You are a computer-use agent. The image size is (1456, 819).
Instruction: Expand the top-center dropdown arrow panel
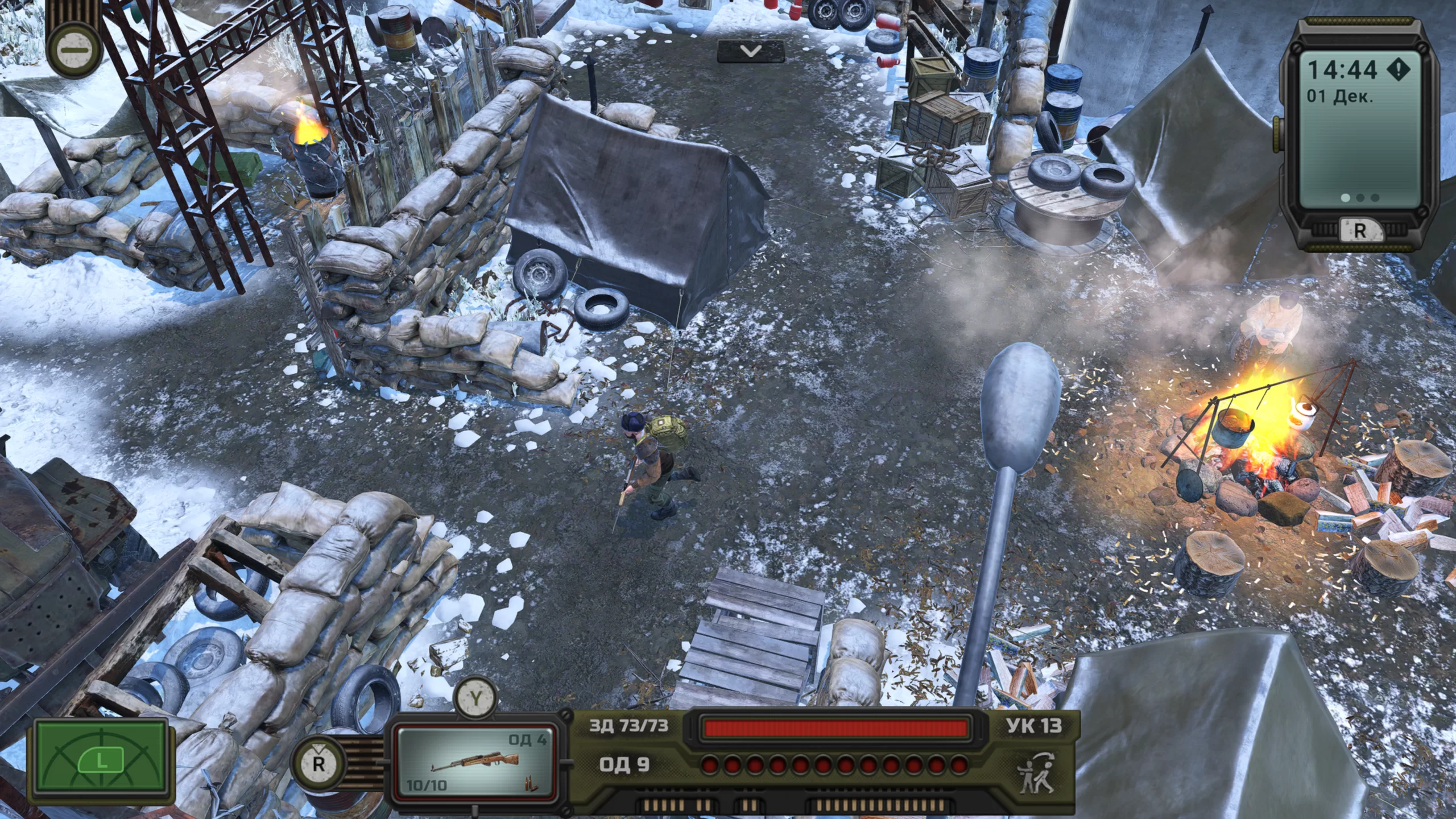pos(751,51)
